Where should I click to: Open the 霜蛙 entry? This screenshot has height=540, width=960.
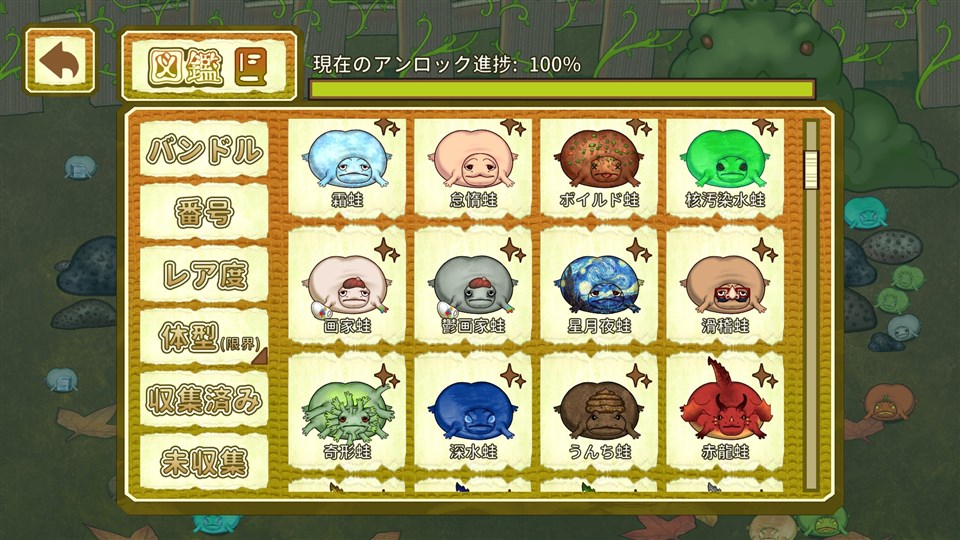pos(346,166)
